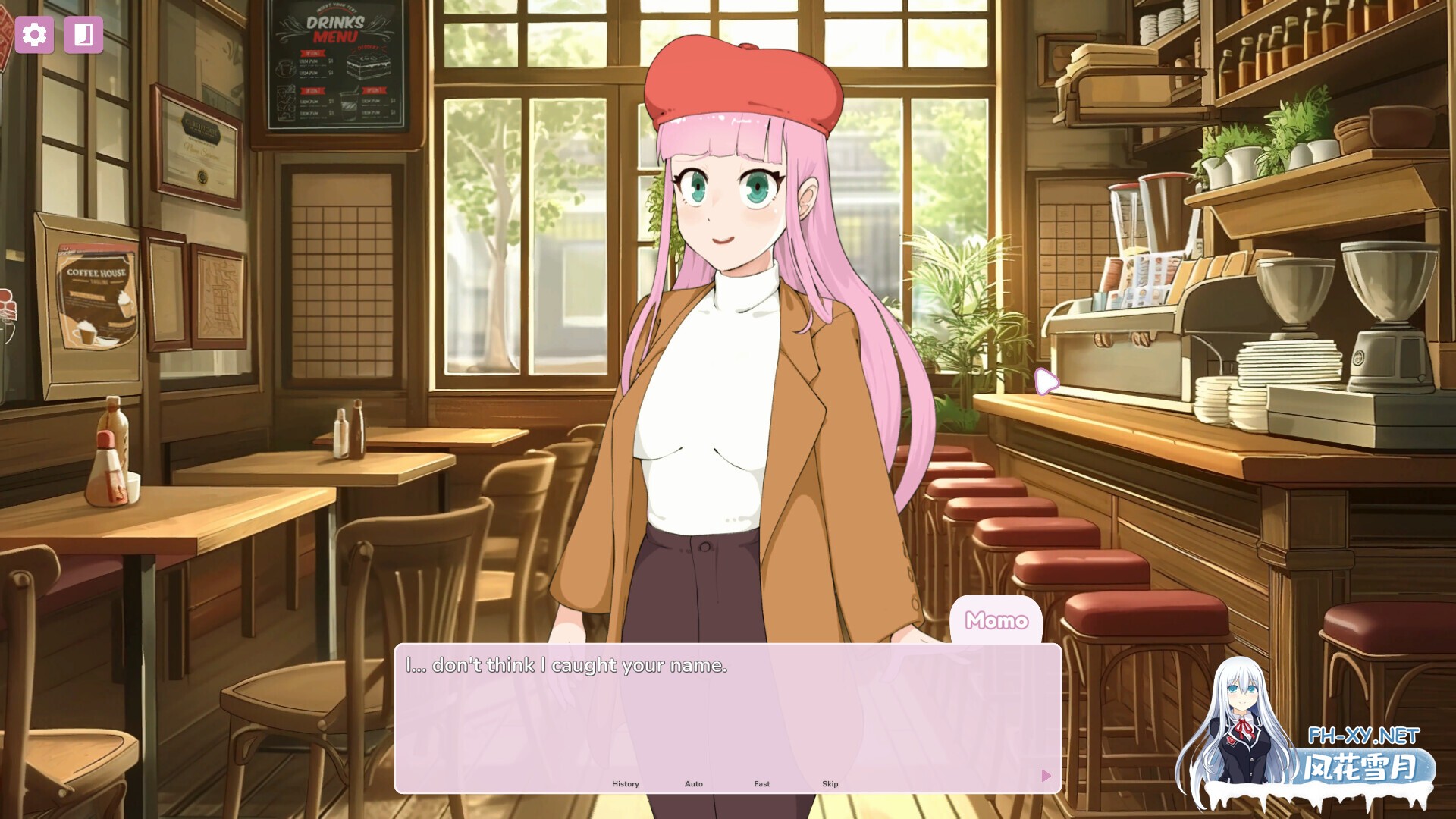
Task: Open the History log
Action: (x=625, y=783)
